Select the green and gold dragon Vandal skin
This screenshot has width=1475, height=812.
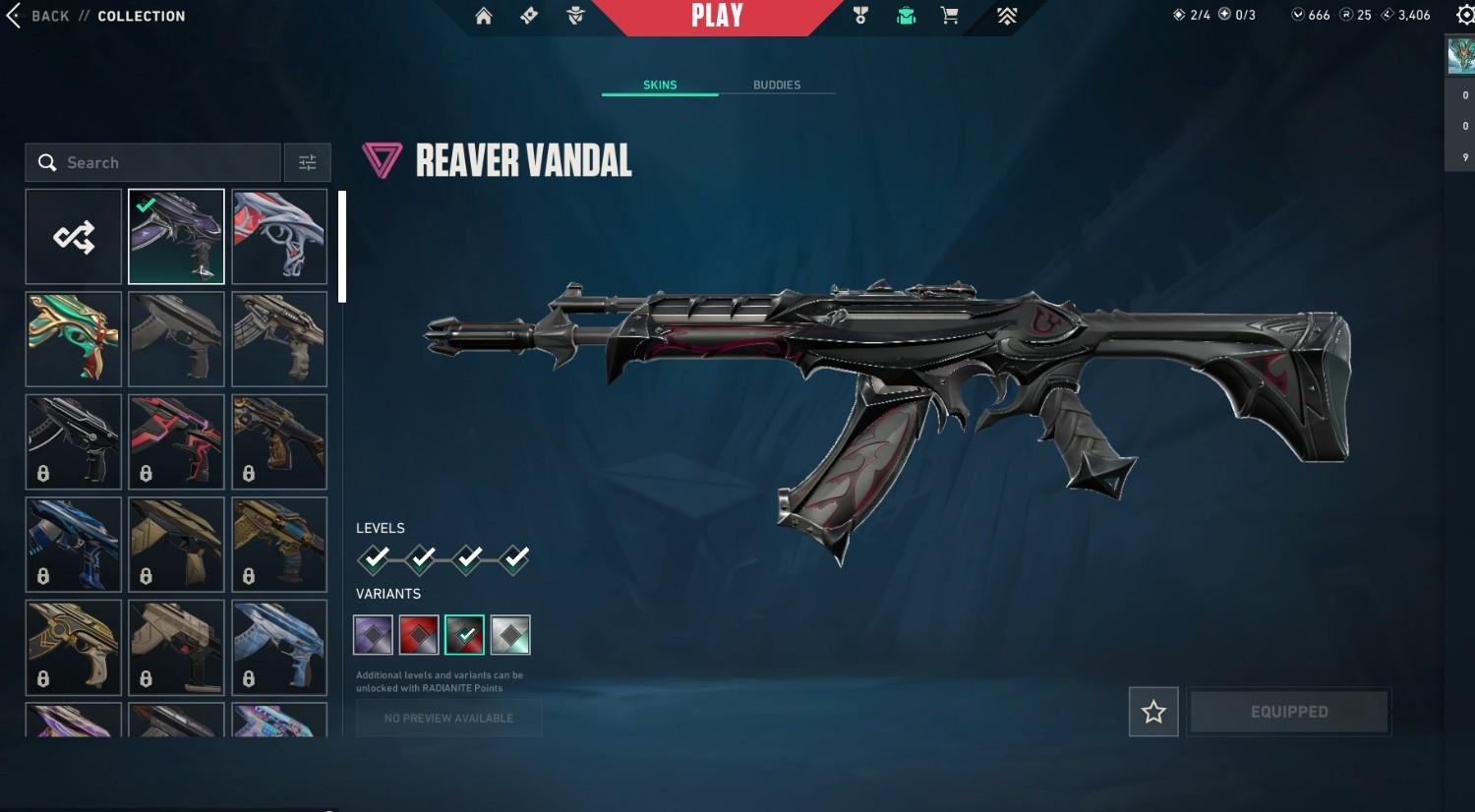74,339
